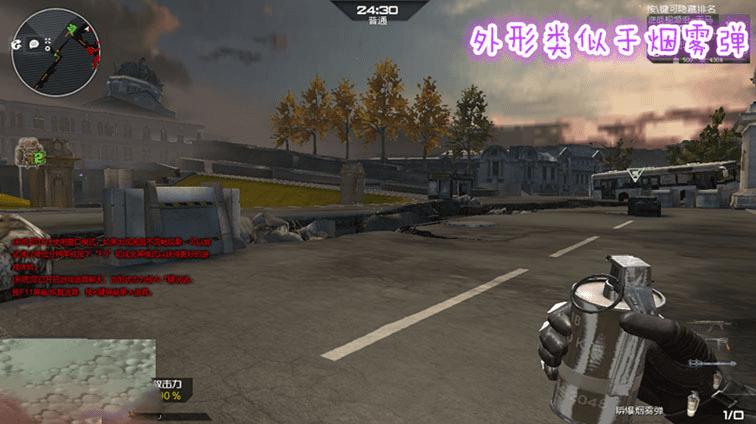
Task: Click the swirl icon at minimap edge
Action: (17, 44)
